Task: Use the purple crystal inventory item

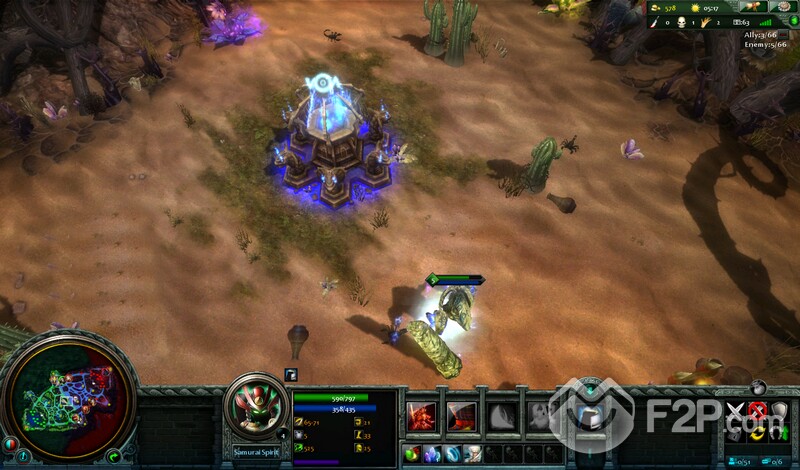Action: (431, 454)
